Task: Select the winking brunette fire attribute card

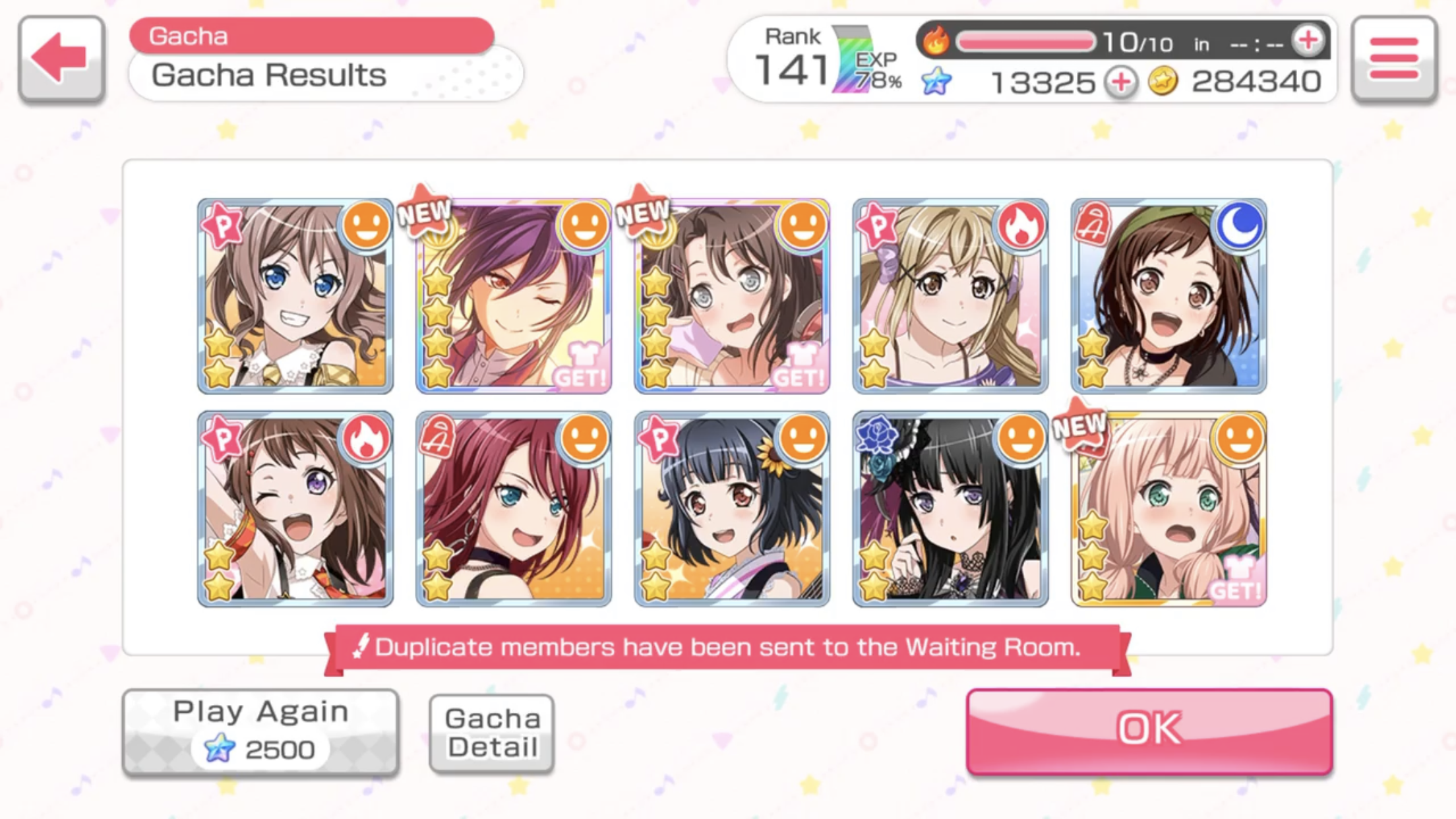Action: (295, 508)
